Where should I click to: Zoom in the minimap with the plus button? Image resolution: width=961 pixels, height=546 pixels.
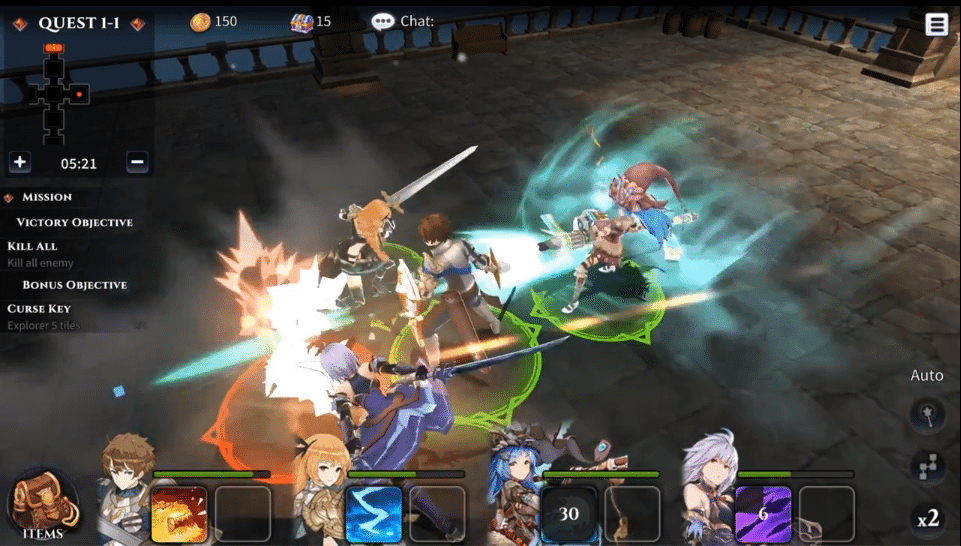coord(20,162)
